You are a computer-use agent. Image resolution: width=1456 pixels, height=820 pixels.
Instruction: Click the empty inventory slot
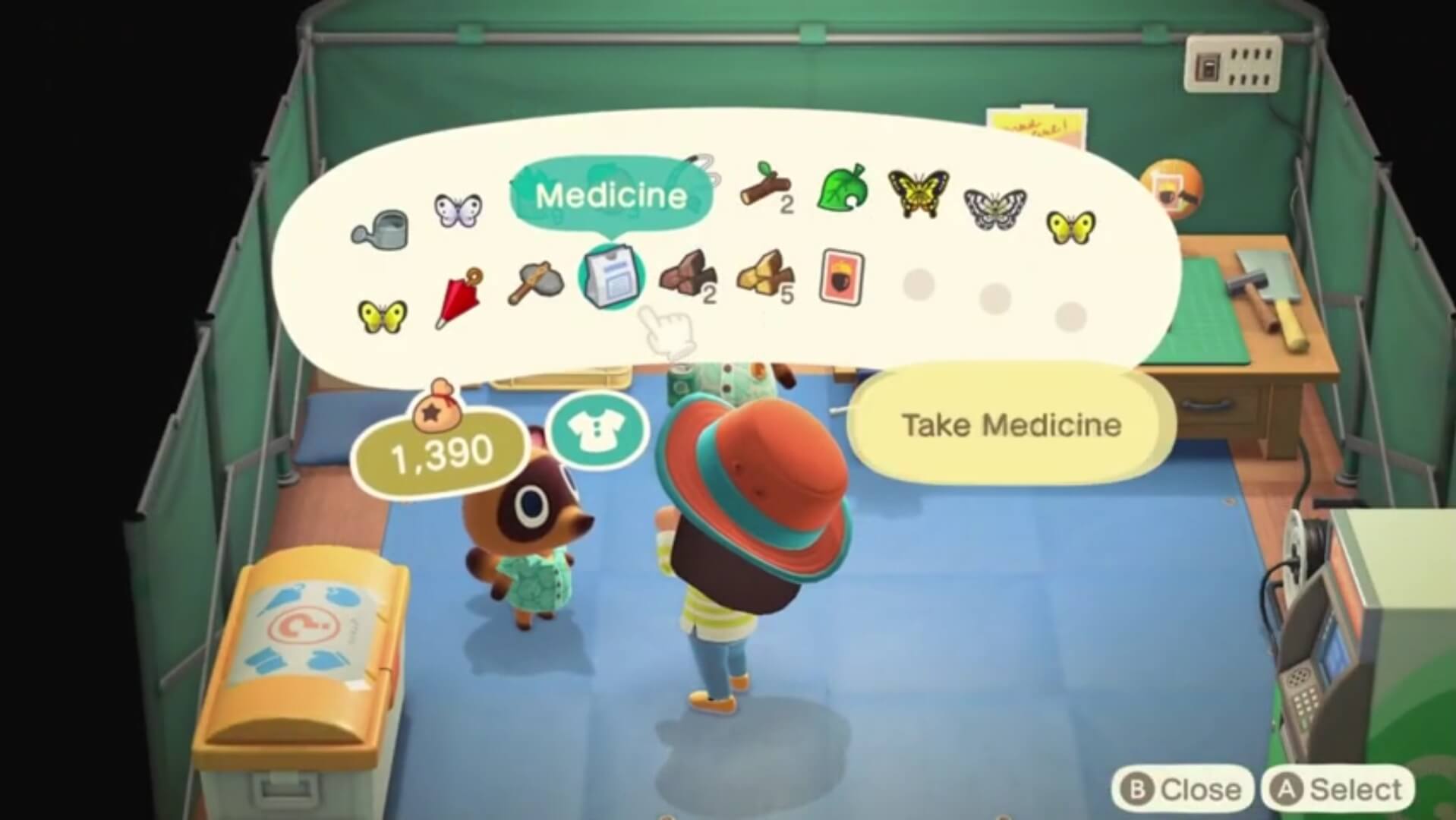tap(919, 285)
